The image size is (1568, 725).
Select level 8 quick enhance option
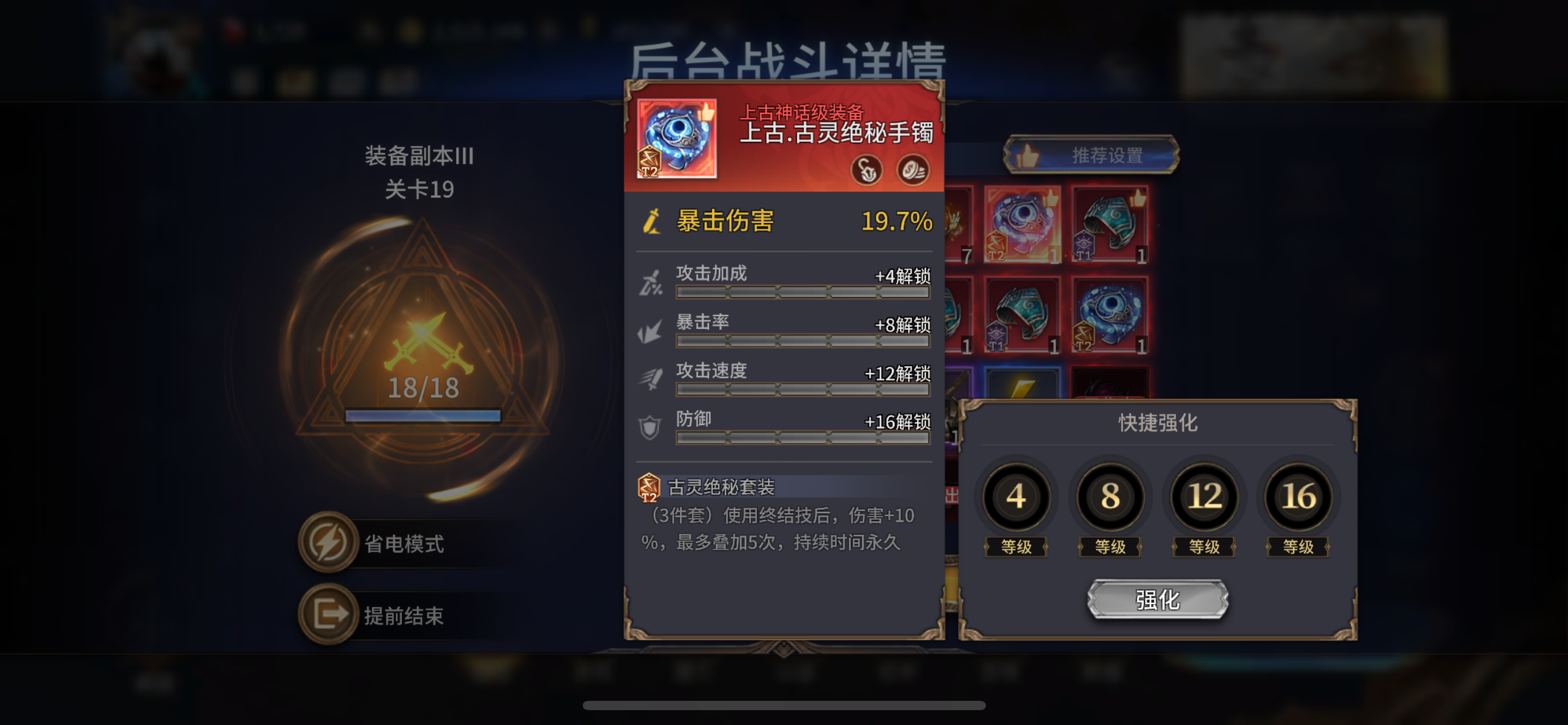tap(1110, 497)
